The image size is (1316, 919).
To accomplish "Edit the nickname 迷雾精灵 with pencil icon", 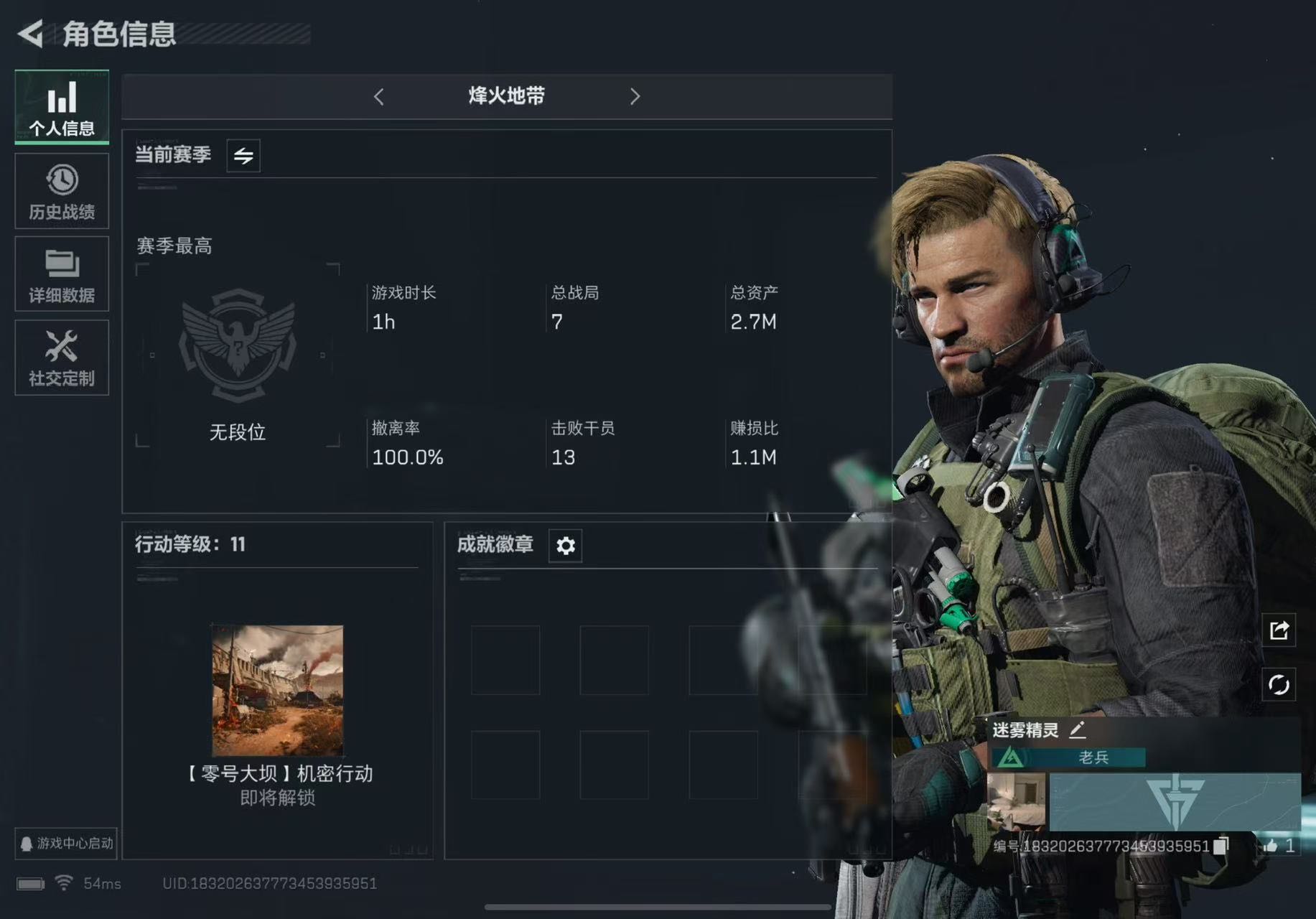I will pyautogui.click(x=1077, y=730).
